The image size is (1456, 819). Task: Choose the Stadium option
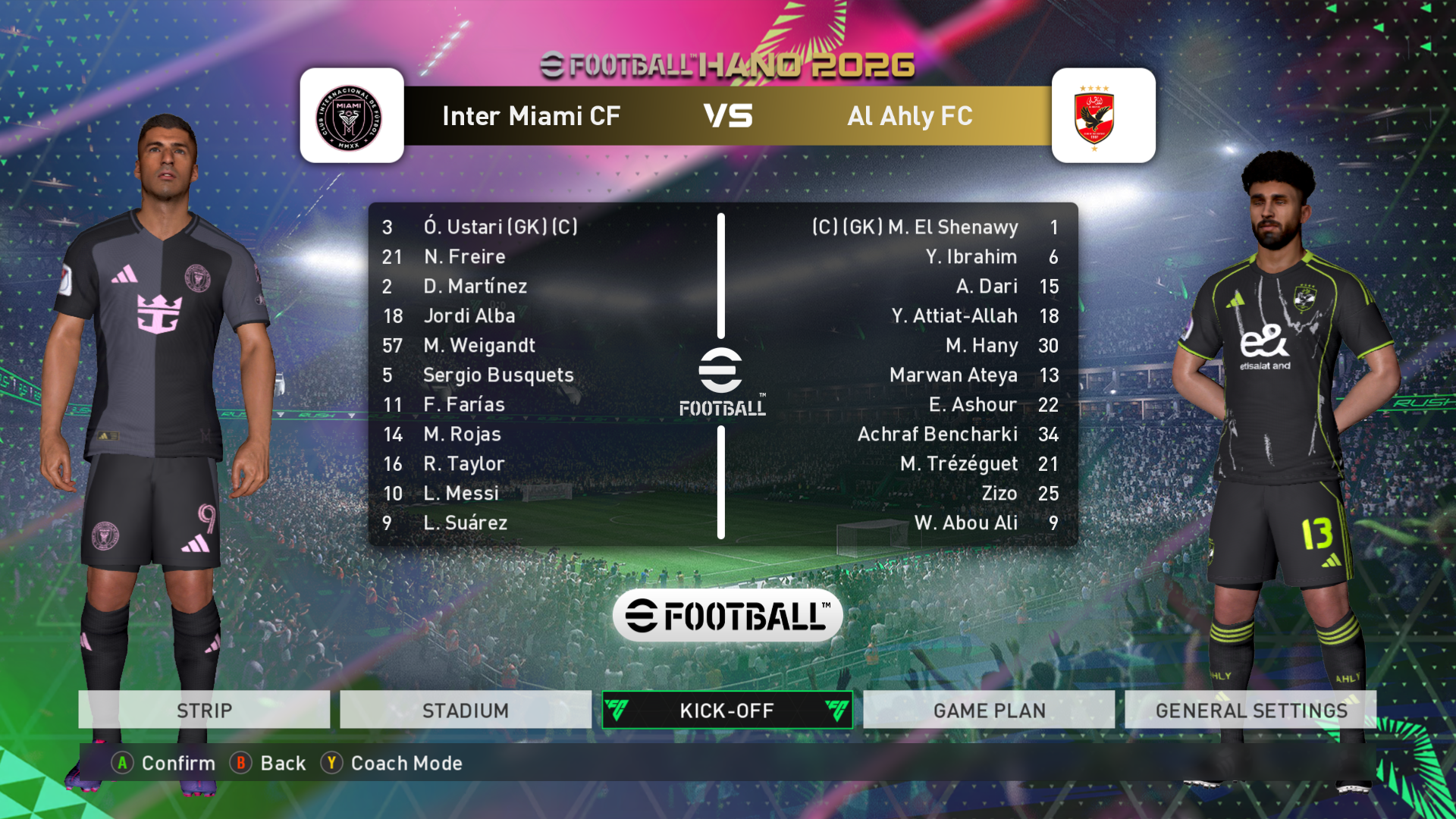(466, 711)
